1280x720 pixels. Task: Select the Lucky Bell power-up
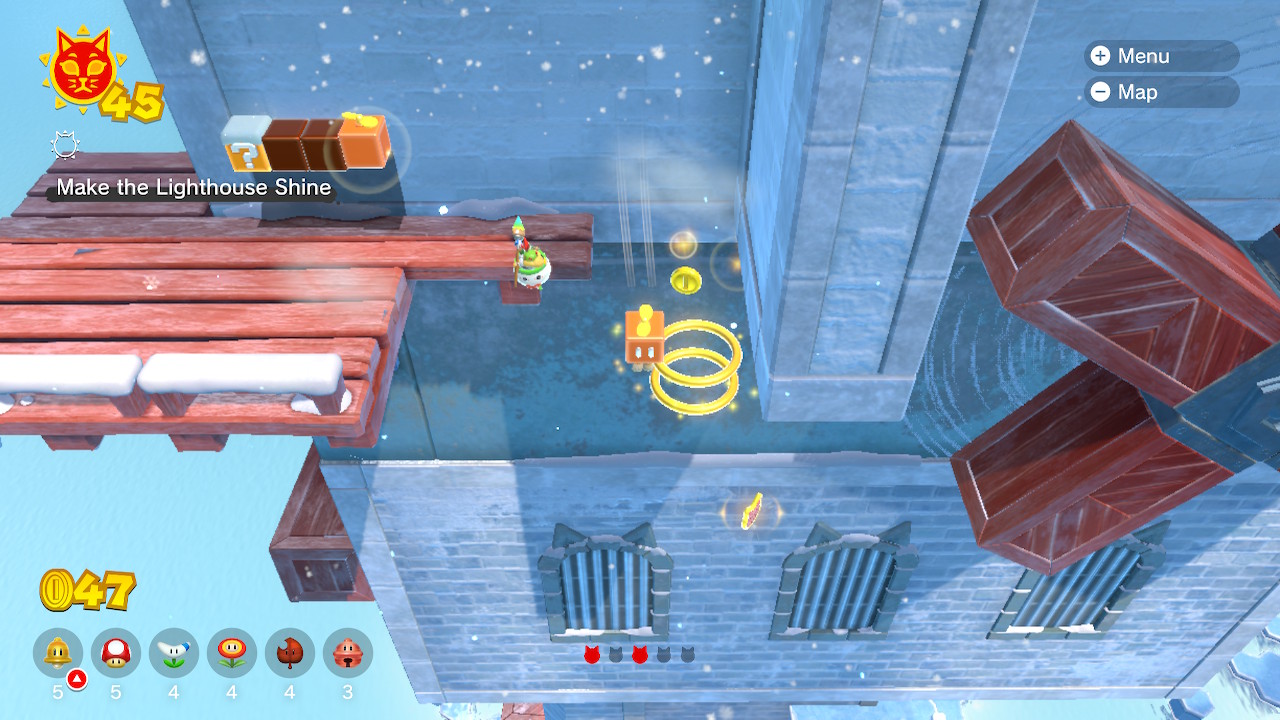click(348, 654)
